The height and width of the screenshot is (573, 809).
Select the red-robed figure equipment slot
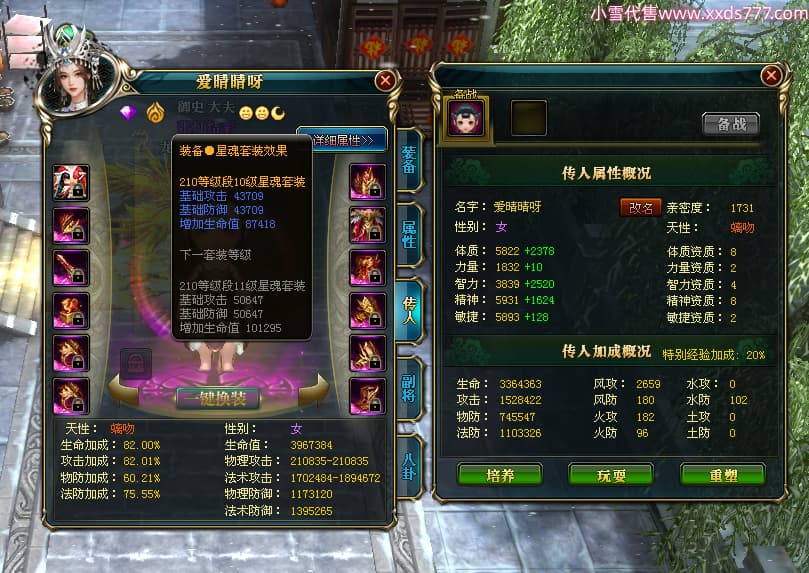pyautogui.click(x=71, y=182)
